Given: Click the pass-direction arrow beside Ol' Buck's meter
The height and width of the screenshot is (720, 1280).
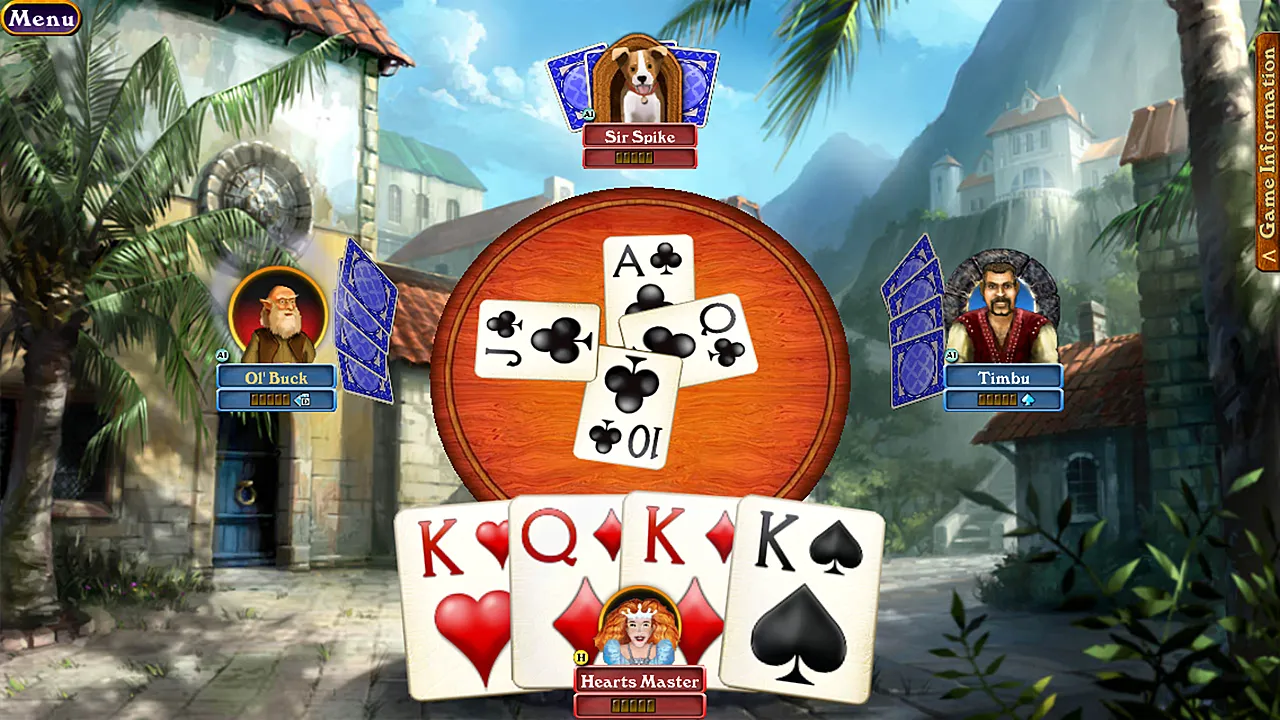Looking at the screenshot, I should click(x=302, y=400).
